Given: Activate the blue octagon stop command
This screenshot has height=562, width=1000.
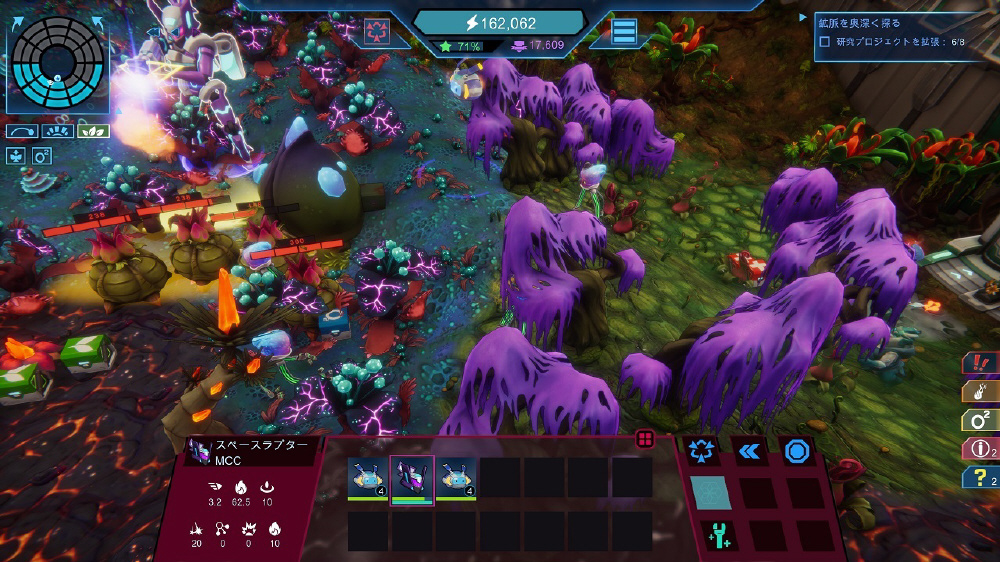Looking at the screenshot, I should point(796,451).
